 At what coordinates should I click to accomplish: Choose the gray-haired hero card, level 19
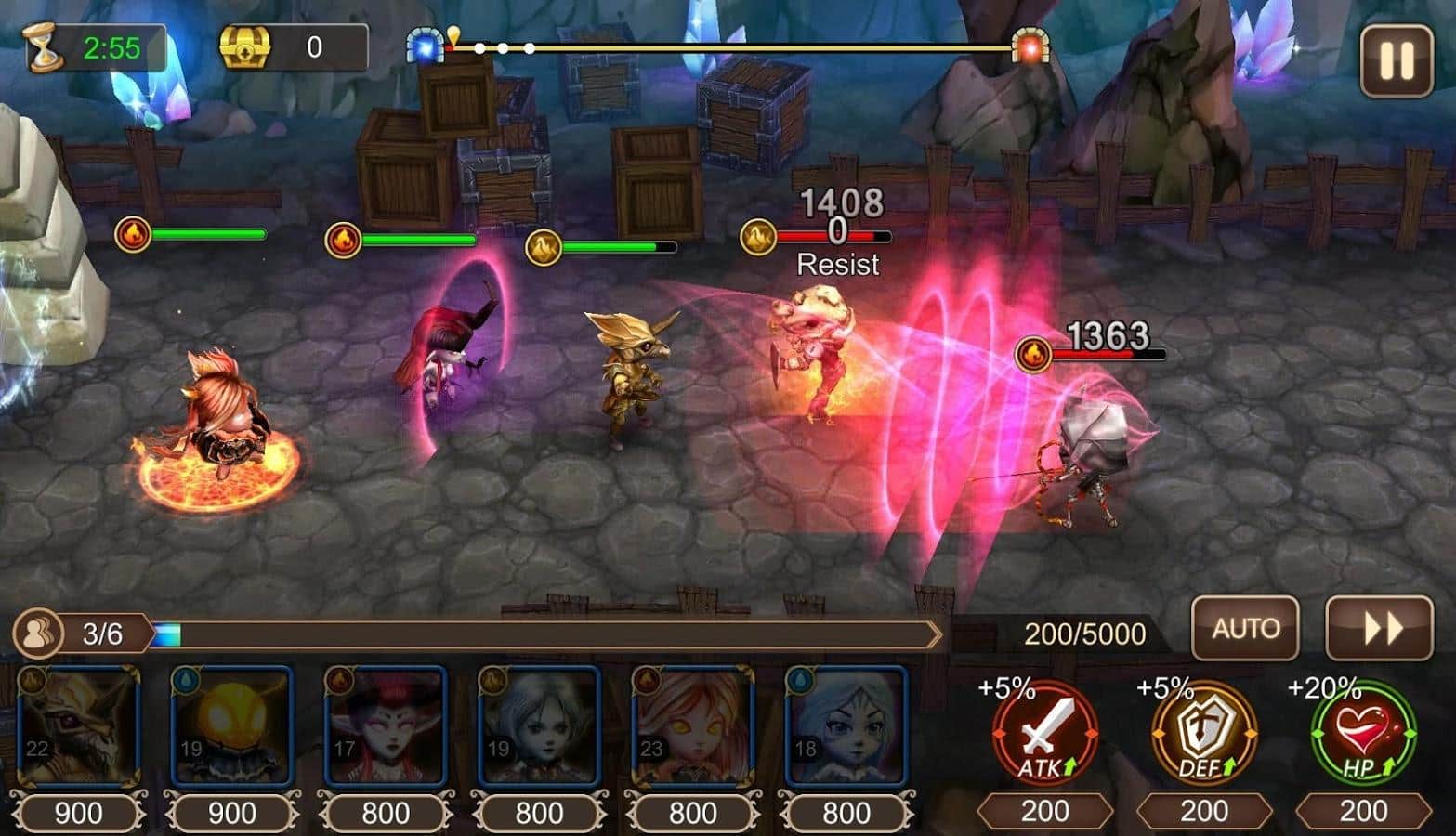coord(539,727)
